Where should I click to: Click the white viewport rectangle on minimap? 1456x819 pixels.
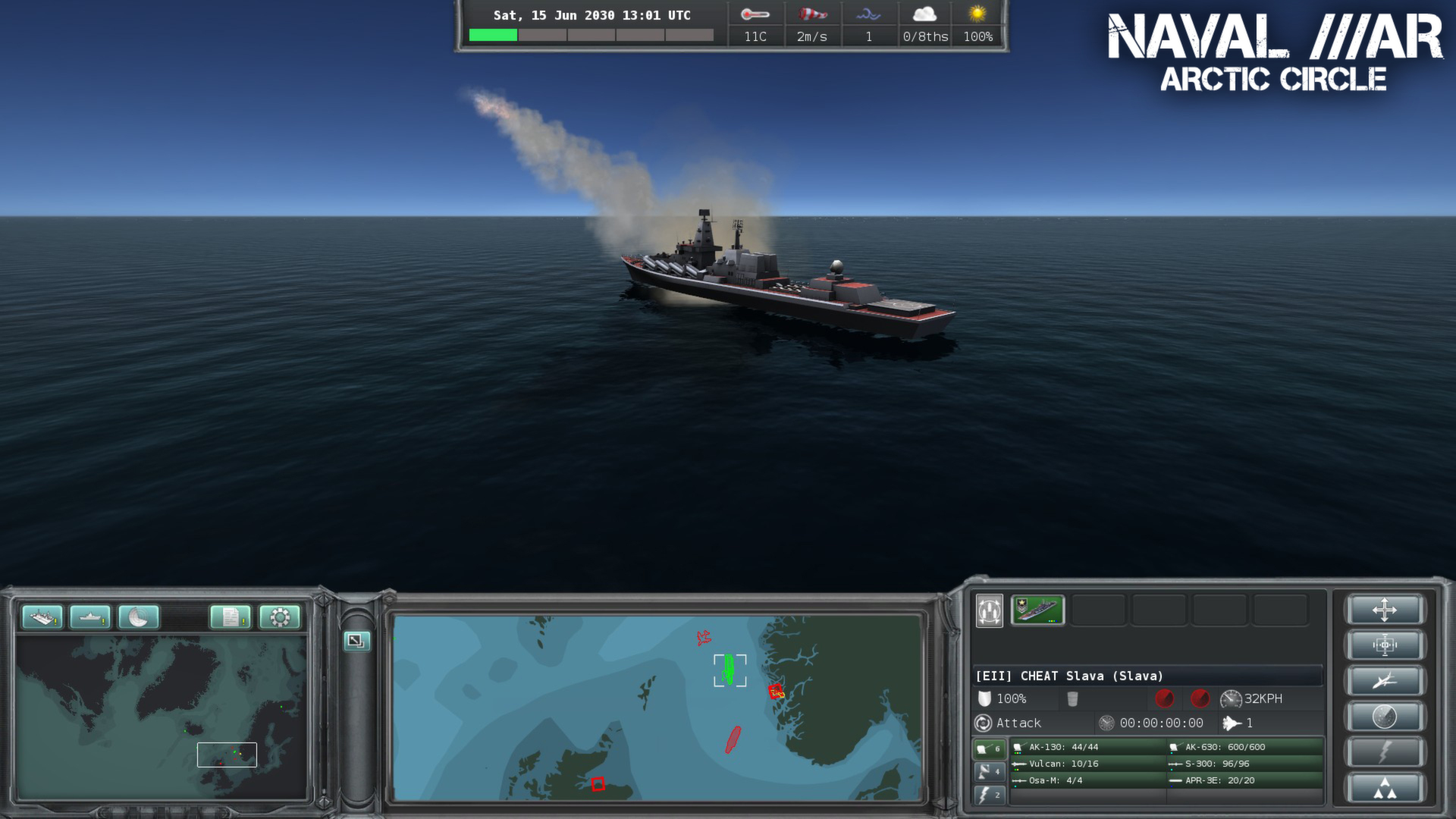(x=227, y=755)
